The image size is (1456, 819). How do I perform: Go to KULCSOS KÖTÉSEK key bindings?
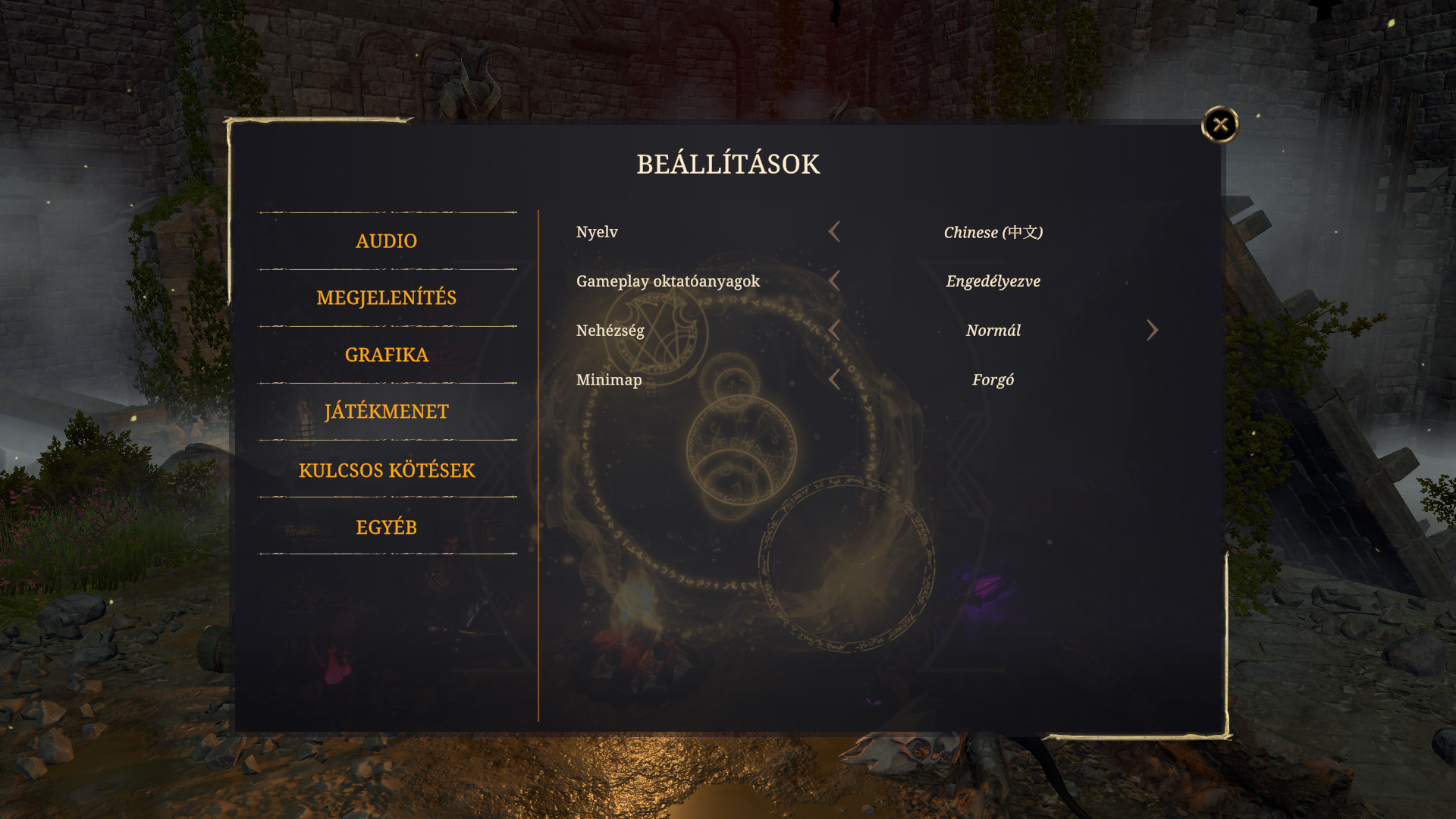coord(387,470)
